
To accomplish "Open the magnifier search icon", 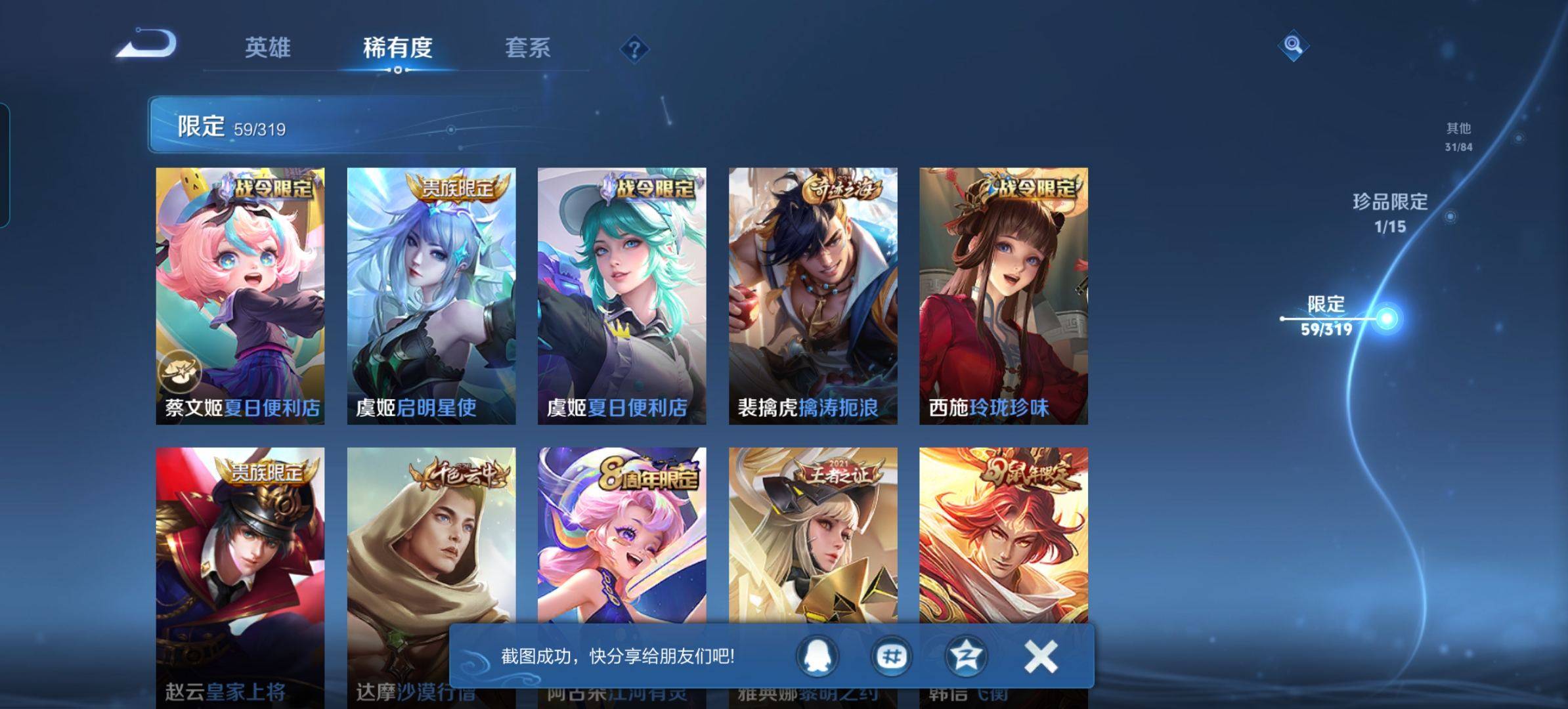I will point(1293,45).
